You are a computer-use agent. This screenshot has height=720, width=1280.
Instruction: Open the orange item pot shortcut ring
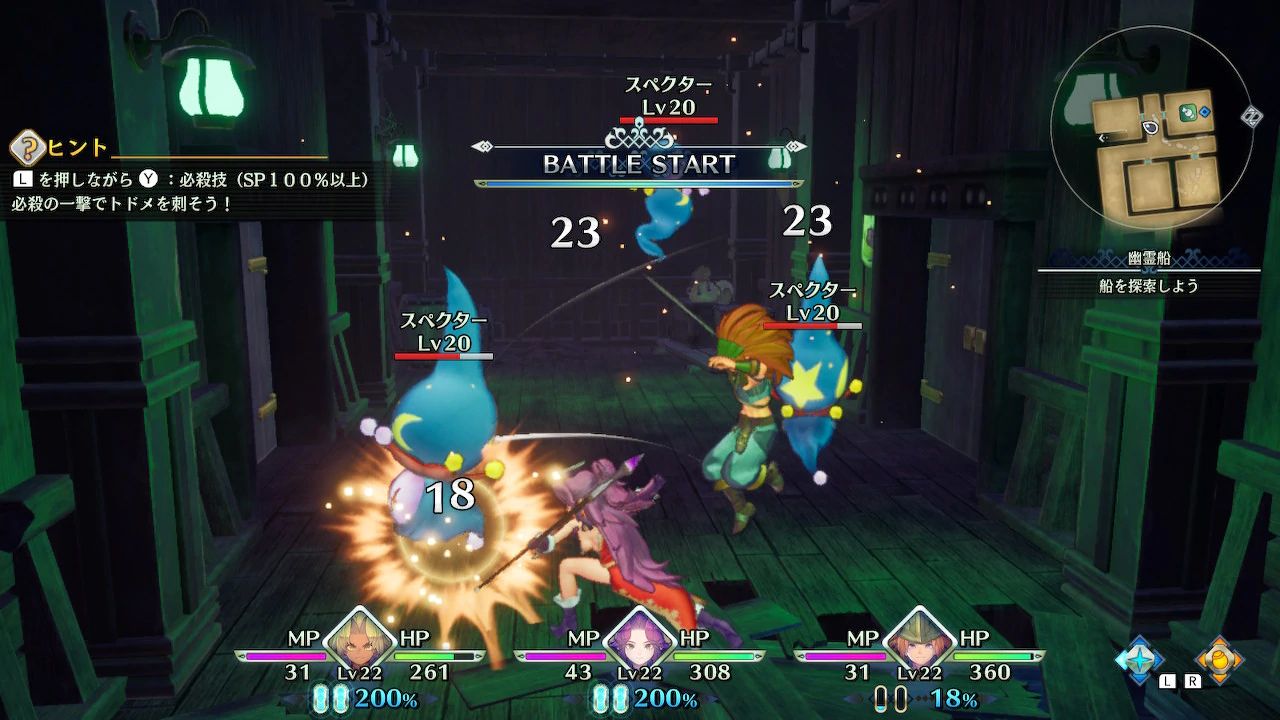click(x=1219, y=660)
